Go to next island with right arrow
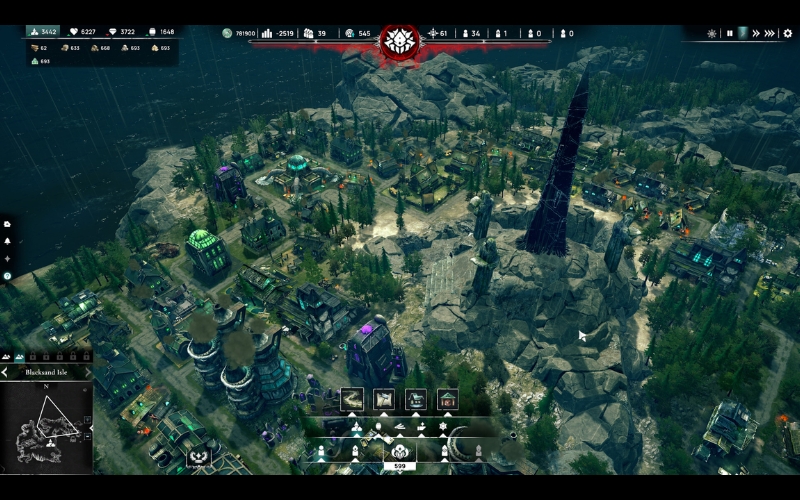Viewport: 800px width, 500px height. pos(88,372)
